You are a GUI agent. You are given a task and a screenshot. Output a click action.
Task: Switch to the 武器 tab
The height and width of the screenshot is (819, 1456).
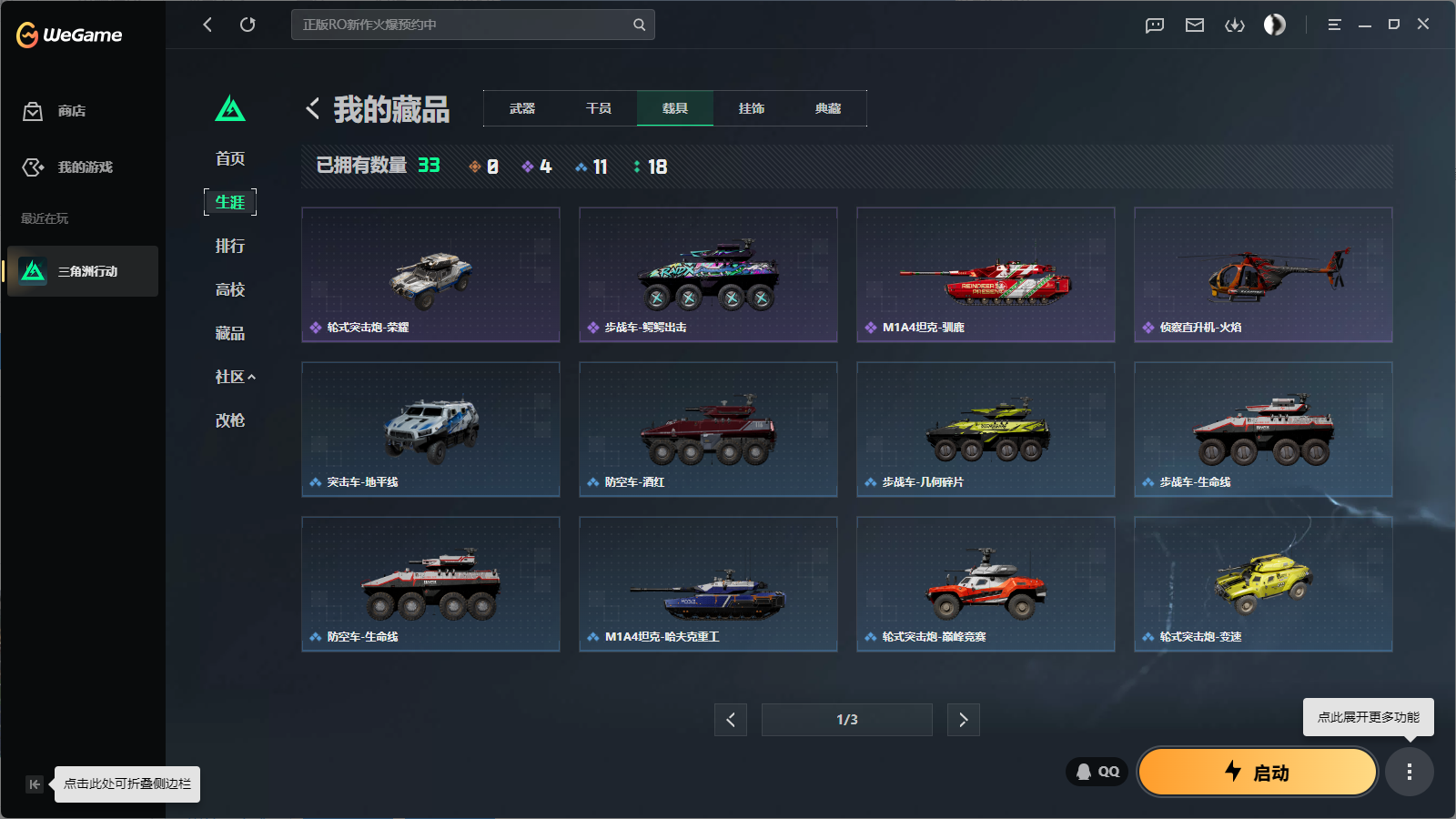pyautogui.click(x=523, y=107)
